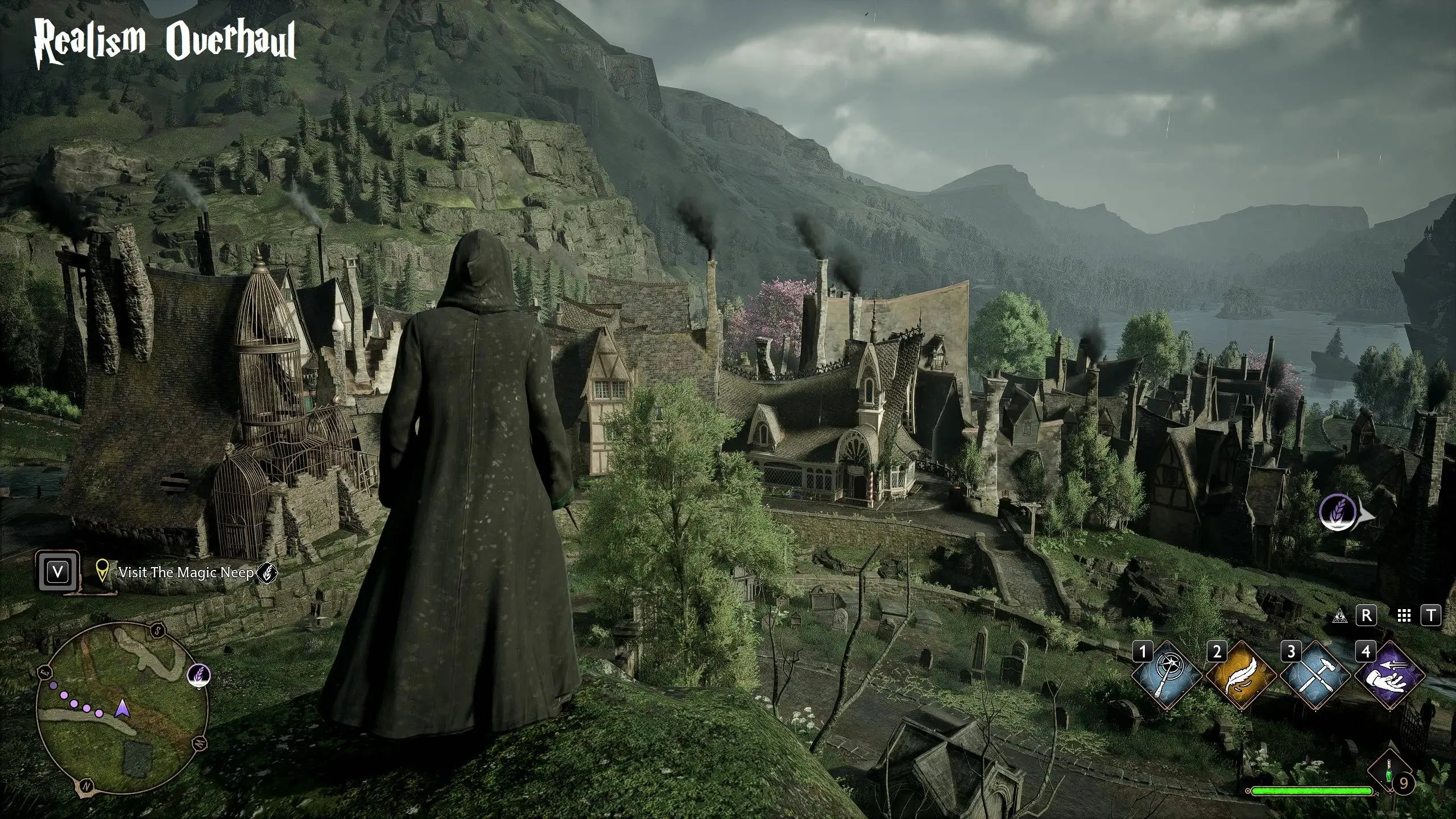This screenshot has height=819, width=1456.
Task: Select the quest marker on the minimap rim
Action: (x=199, y=676)
